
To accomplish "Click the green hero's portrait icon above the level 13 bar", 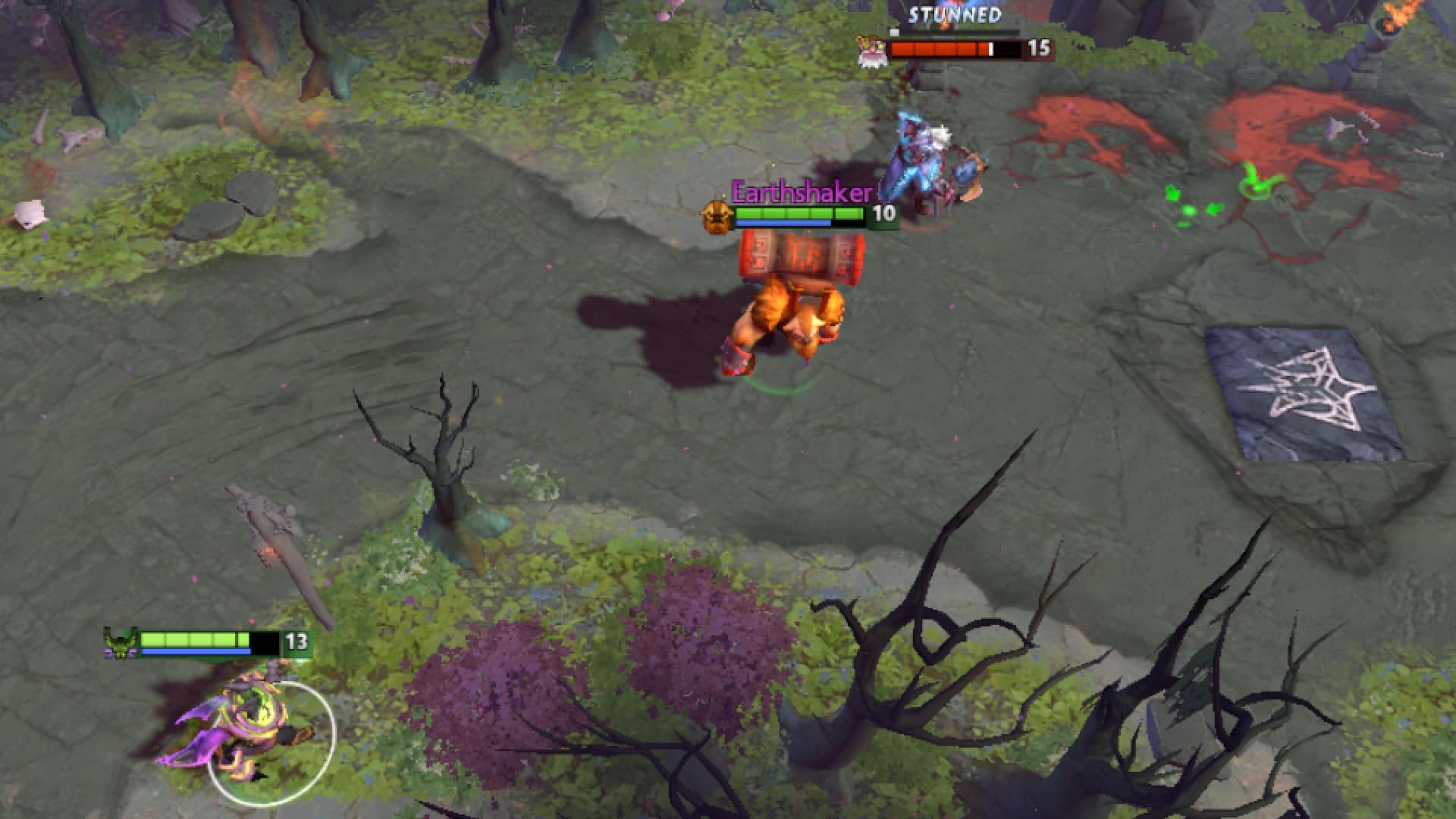I will [x=119, y=642].
